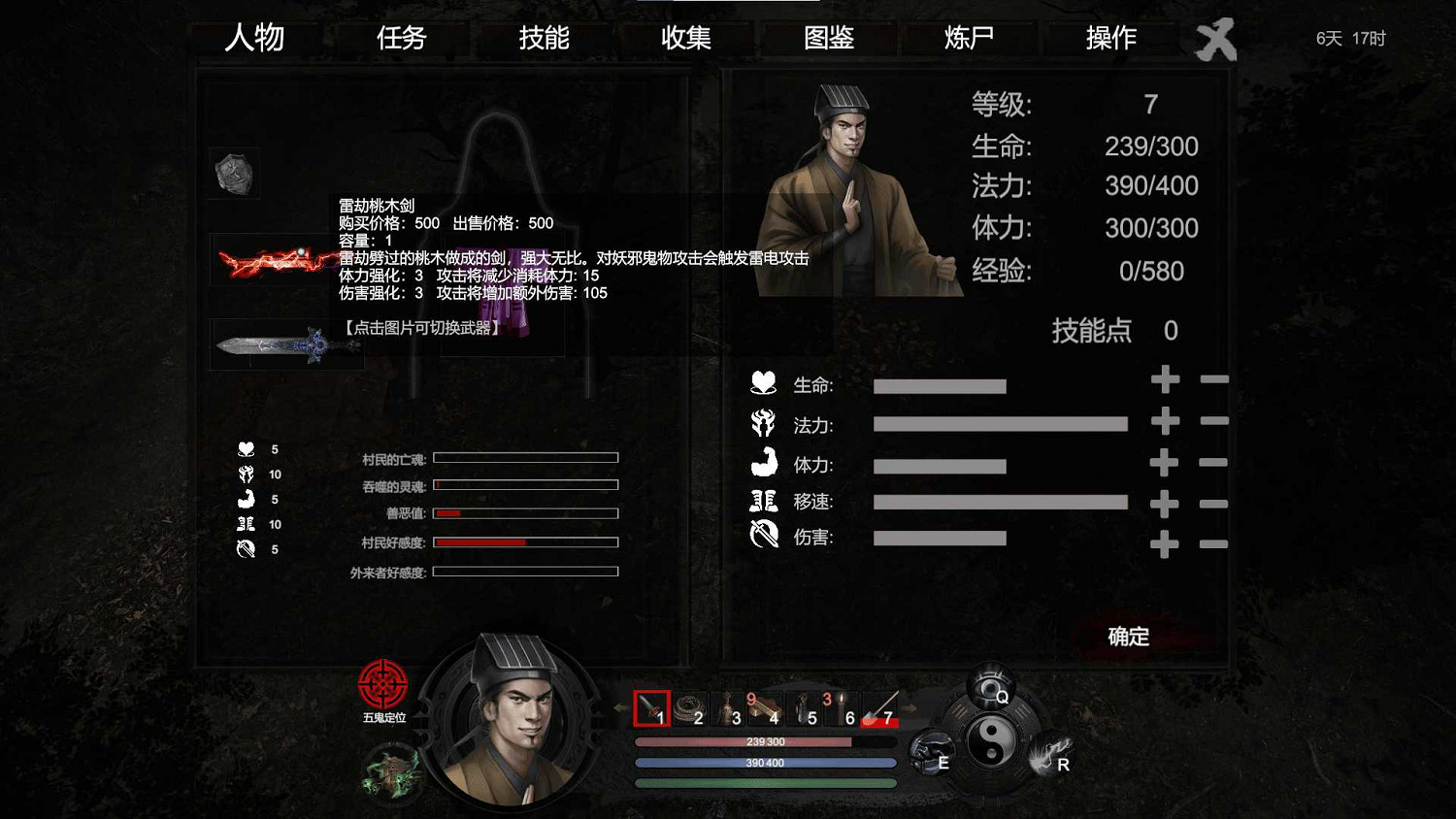Viewport: 1456px width, 819px height.
Task: Select the blue sword weapon thumbnail
Action: [x=281, y=344]
